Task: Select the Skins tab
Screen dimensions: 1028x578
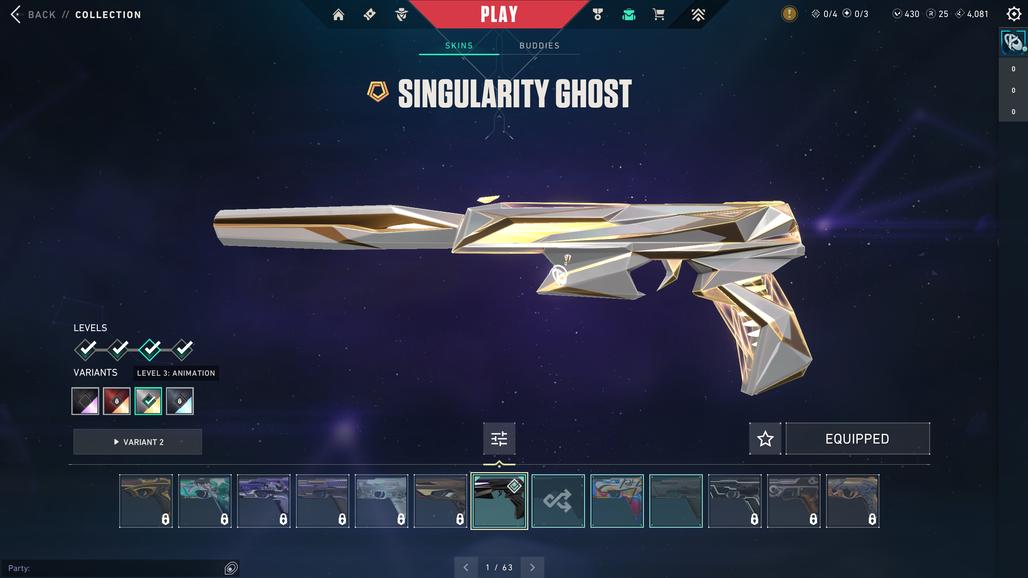Action: 459,46
